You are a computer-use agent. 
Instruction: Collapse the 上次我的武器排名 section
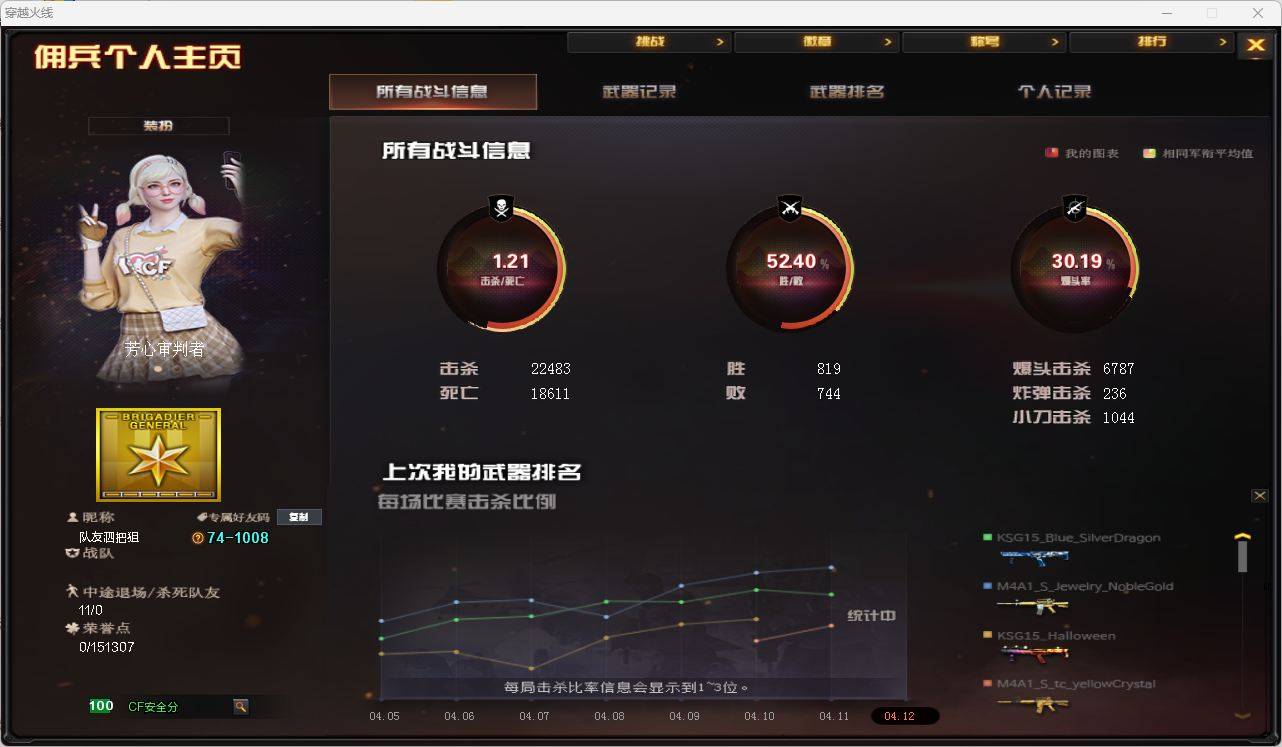point(1261,495)
